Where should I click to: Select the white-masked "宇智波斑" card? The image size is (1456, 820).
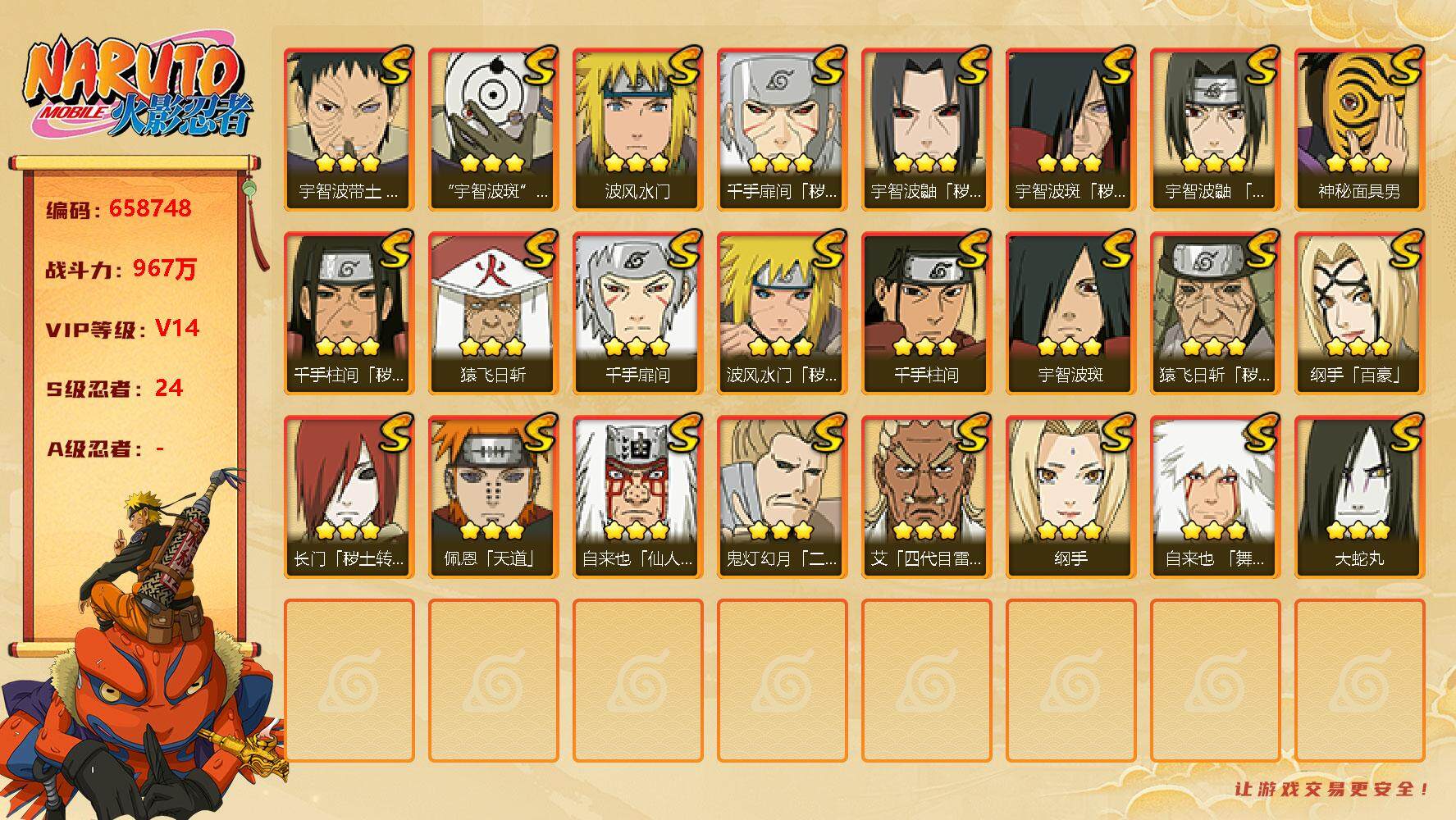(493, 130)
